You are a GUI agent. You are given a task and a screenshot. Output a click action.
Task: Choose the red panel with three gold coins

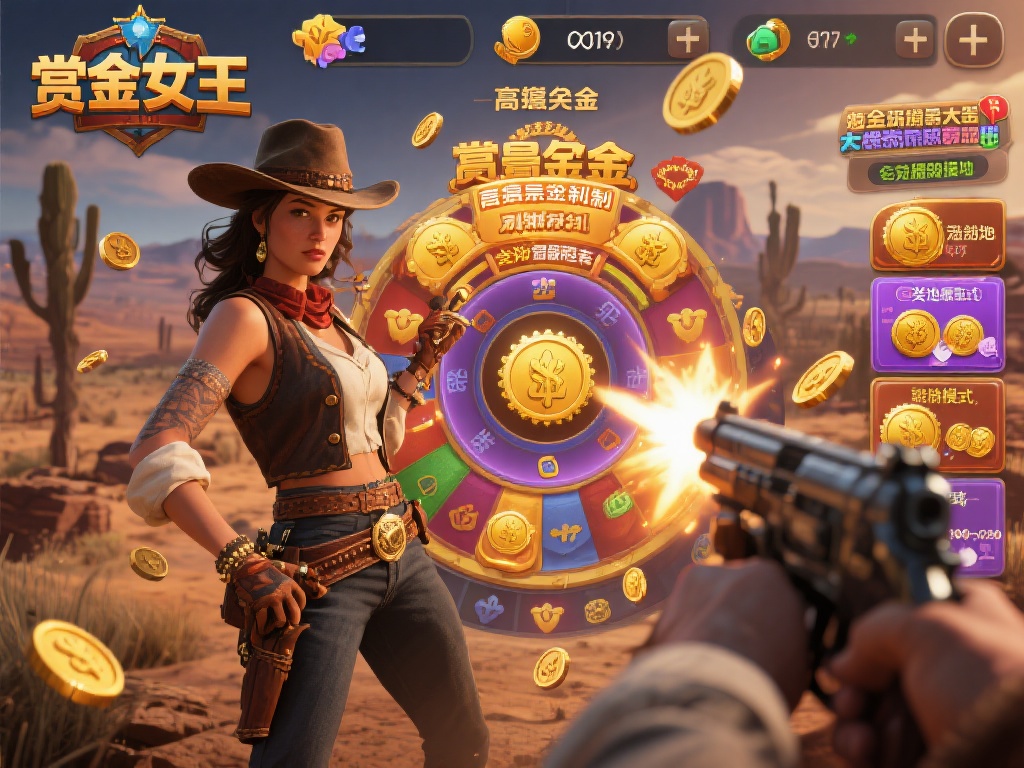937,424
